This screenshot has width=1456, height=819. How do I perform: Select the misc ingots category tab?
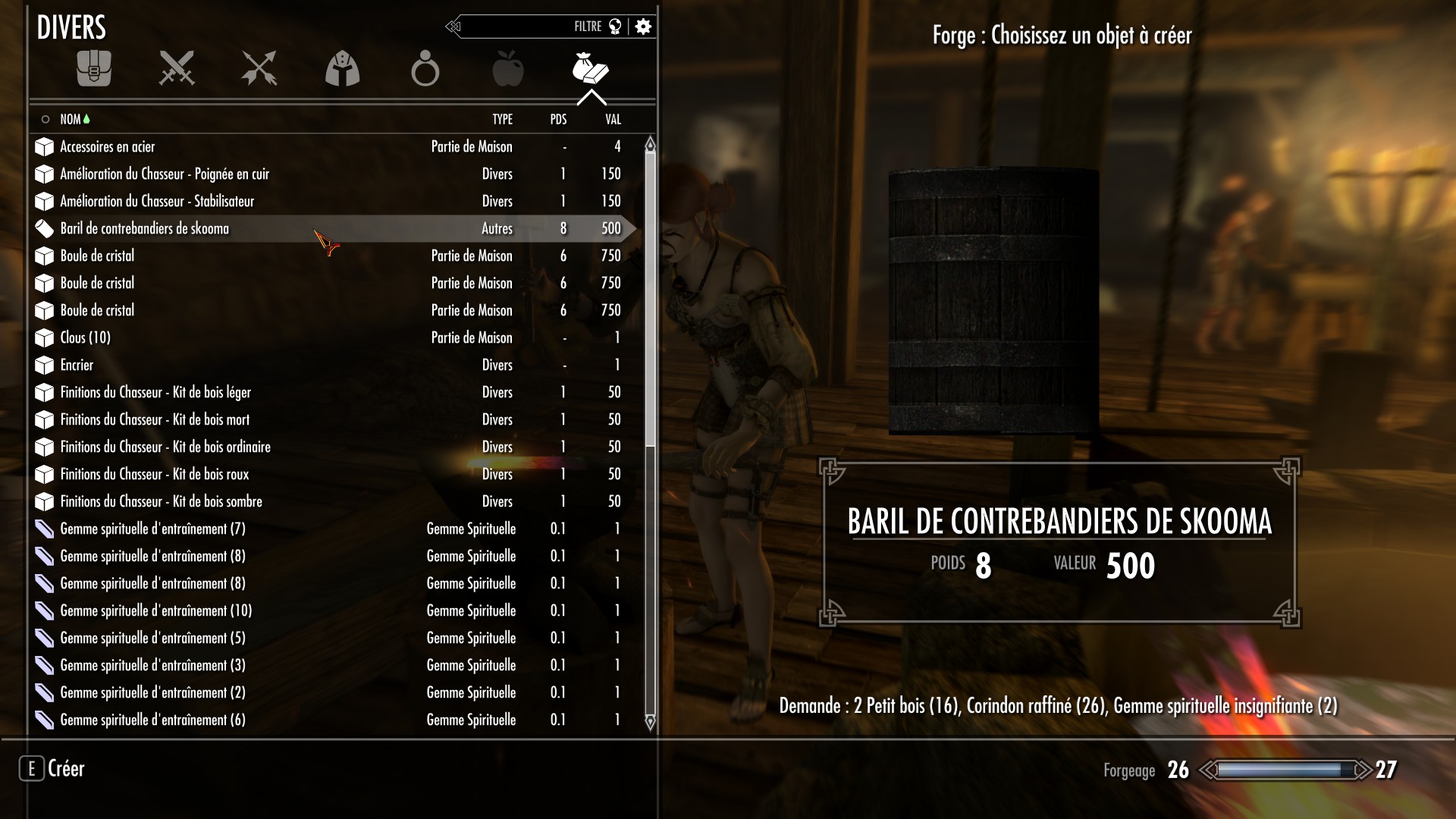coord(591,69)
